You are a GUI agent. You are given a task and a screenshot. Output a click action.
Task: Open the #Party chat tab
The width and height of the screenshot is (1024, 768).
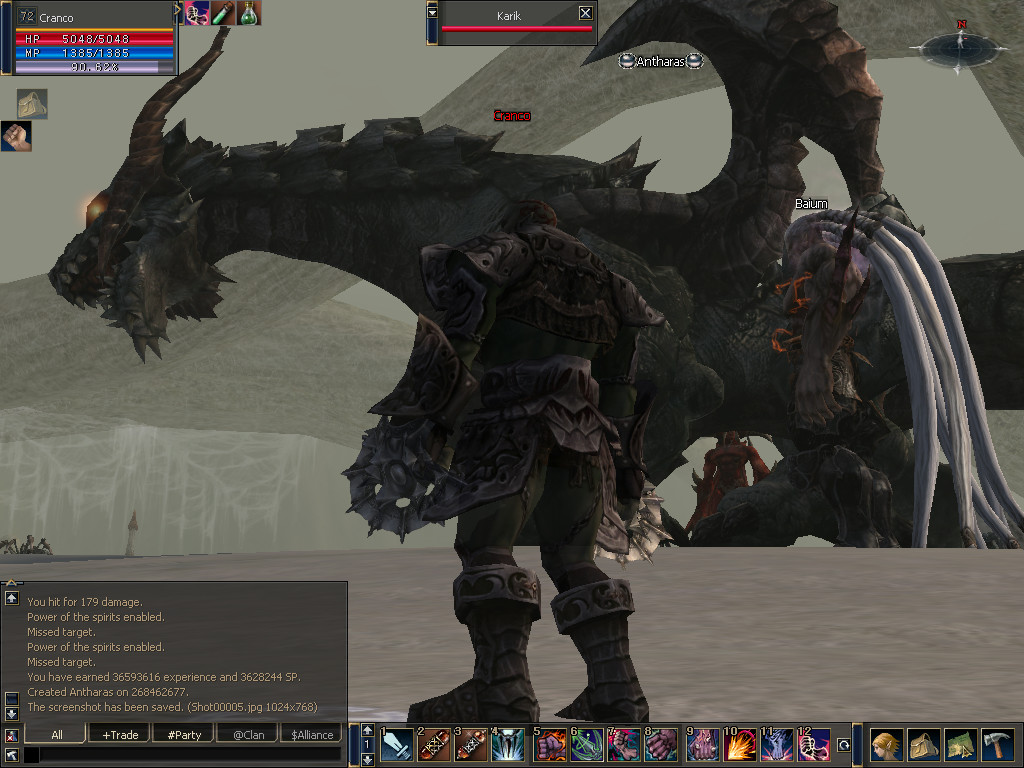click(x=184, y=734)
